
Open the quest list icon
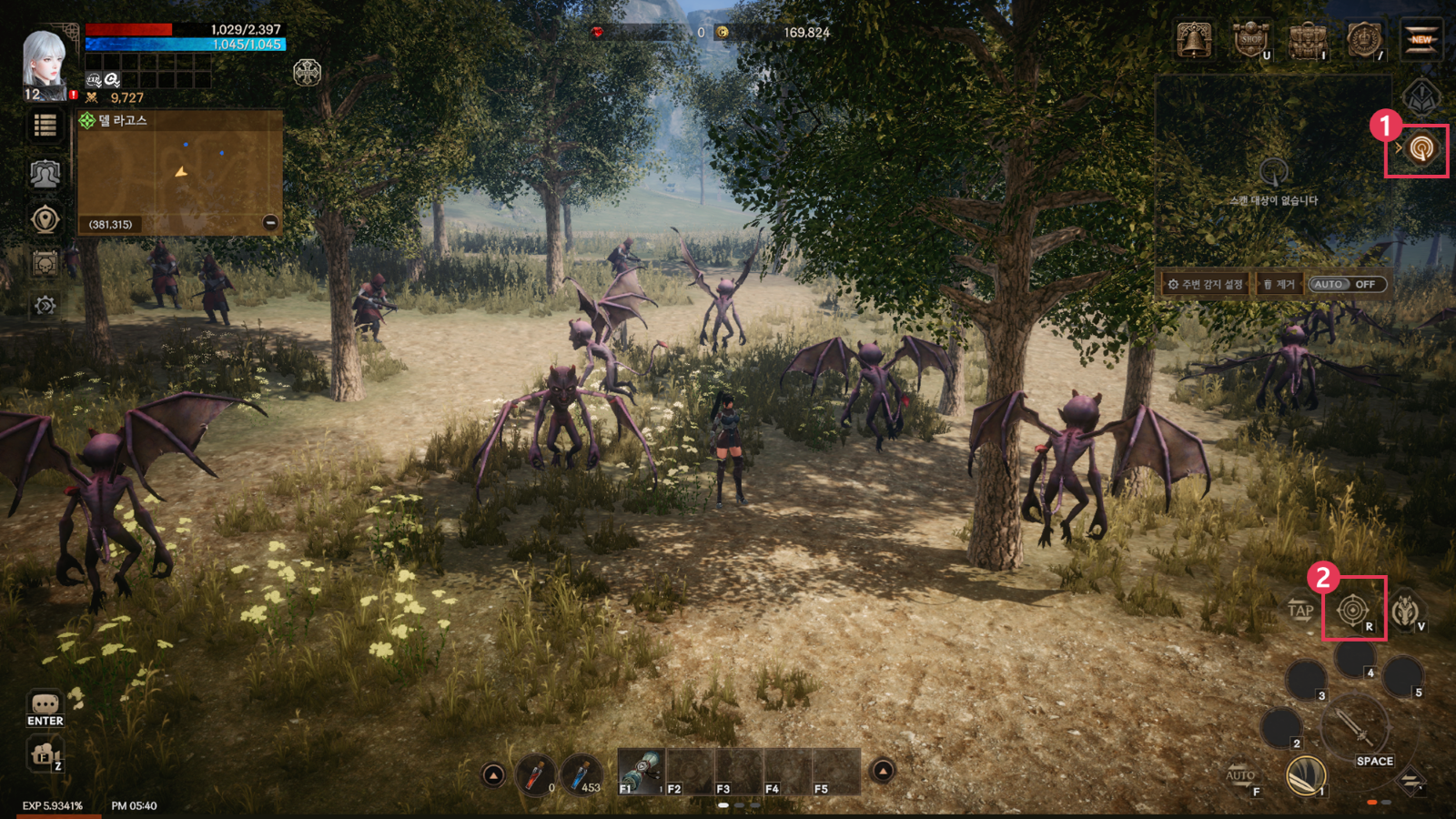pos(45,126)
